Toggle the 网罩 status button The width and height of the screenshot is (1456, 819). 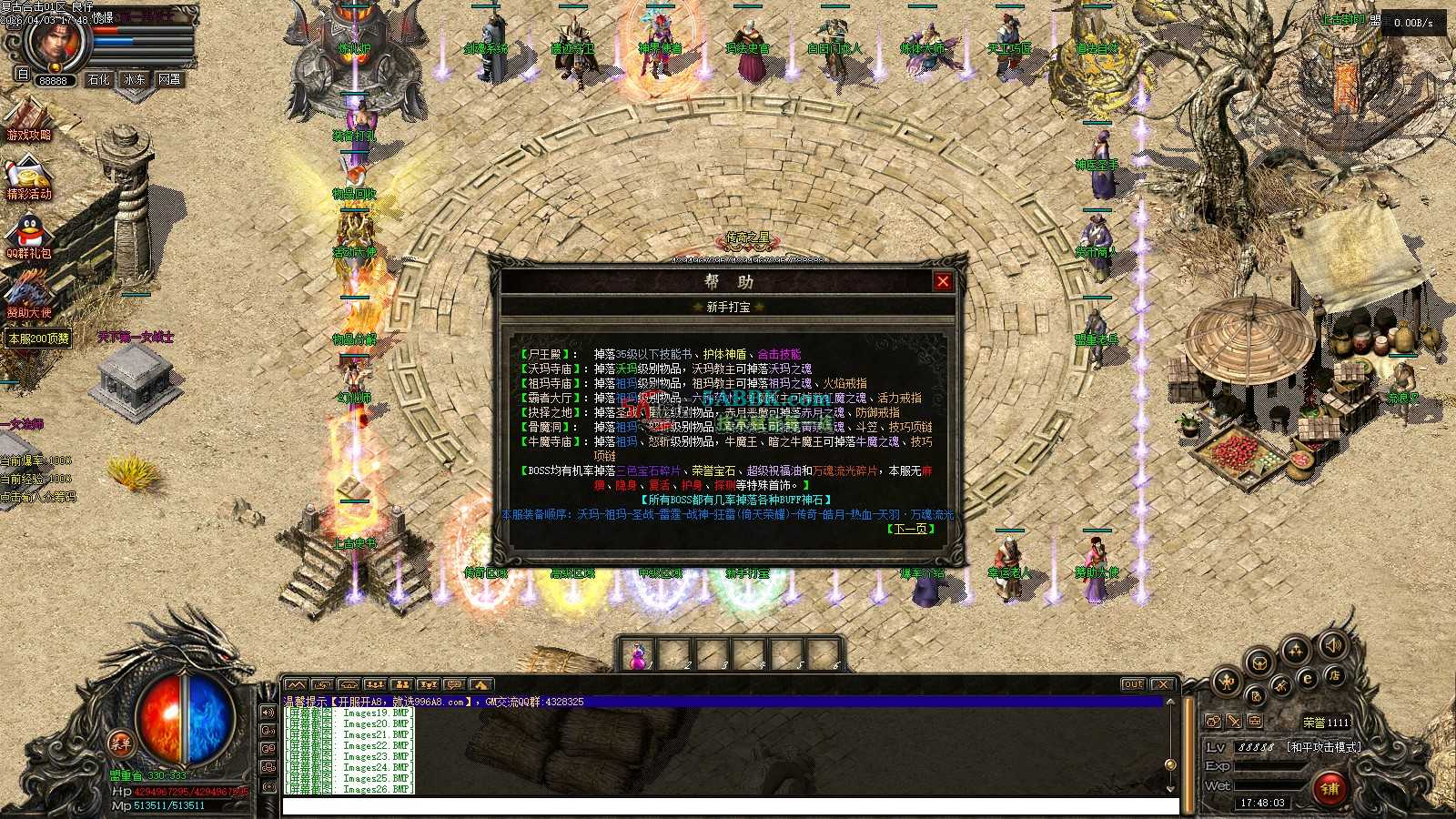point(169,80)
